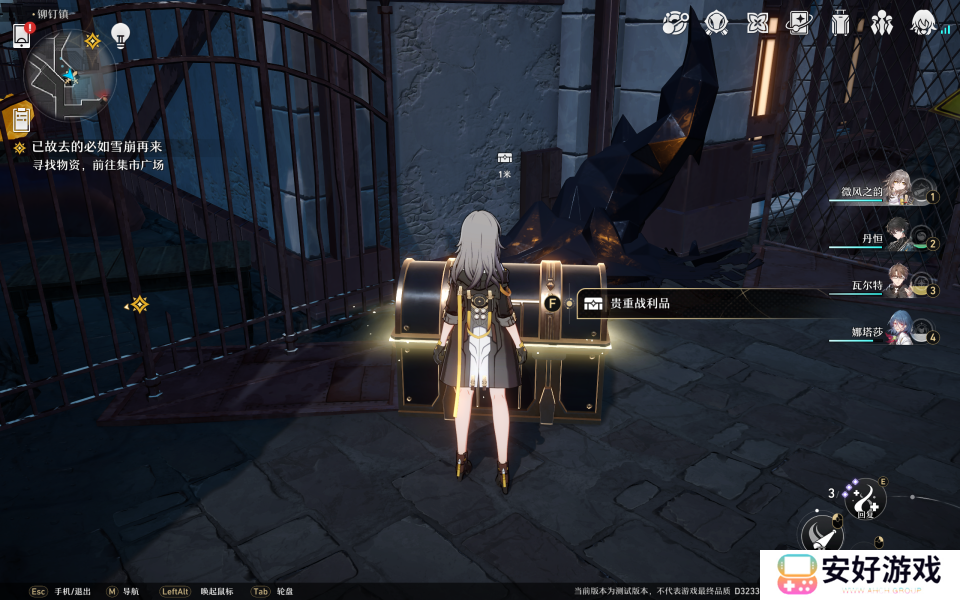The height and width of the screenshot is (600, 960).
Task: Select the tracked quest 已故去的必如雪崩再来
Action: 96,147
